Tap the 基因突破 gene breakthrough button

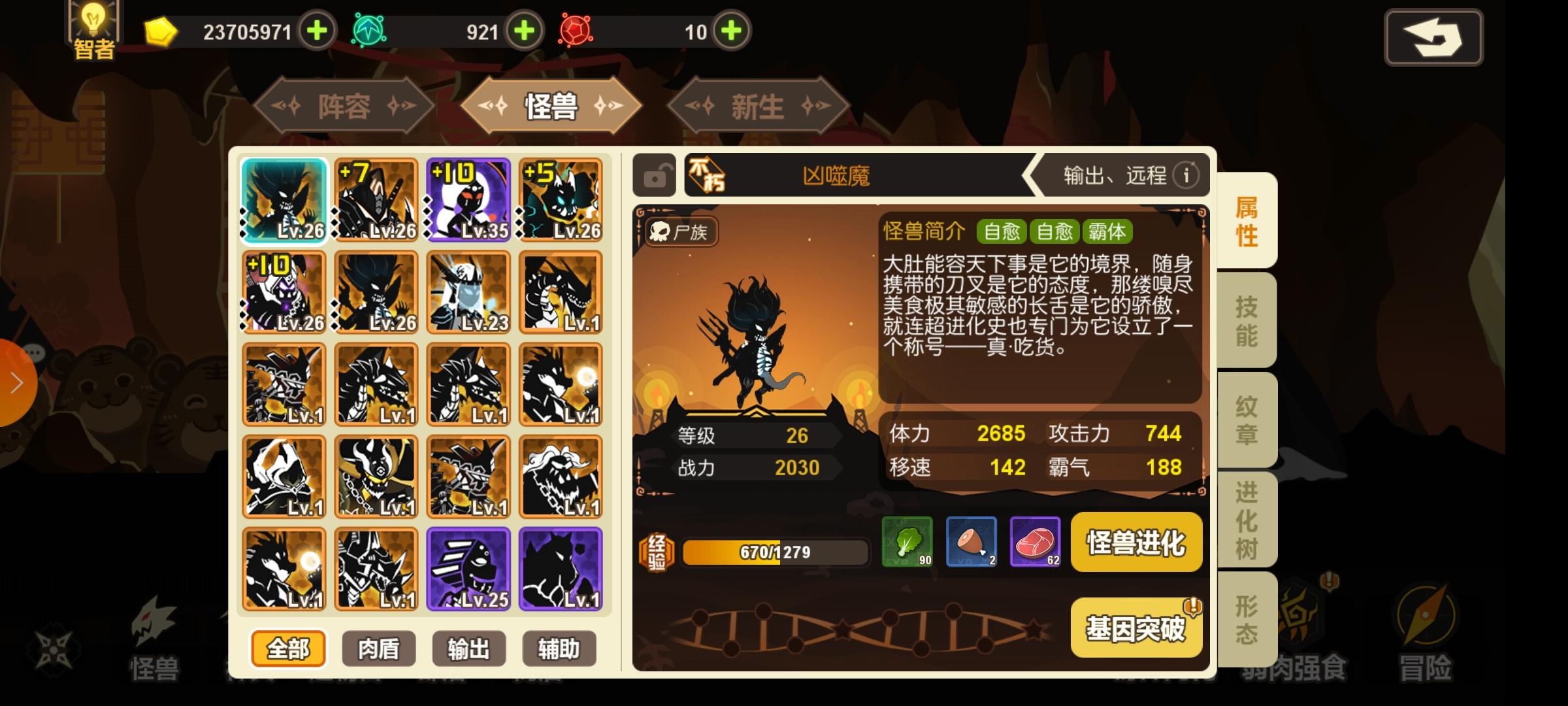point(1137,626)
